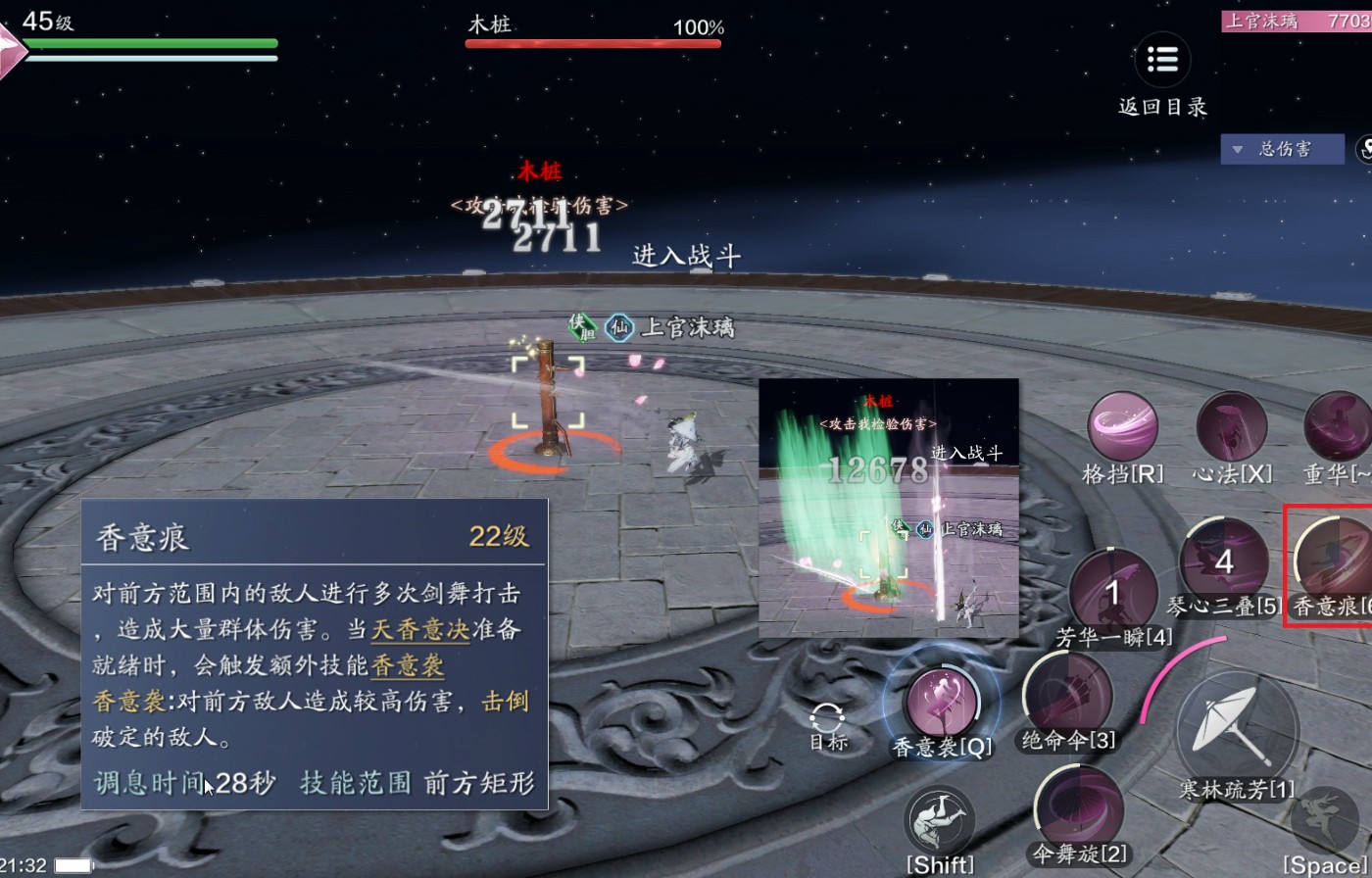
Task: Open the 天香意决 link in tooltip
Action: point(420,629)
